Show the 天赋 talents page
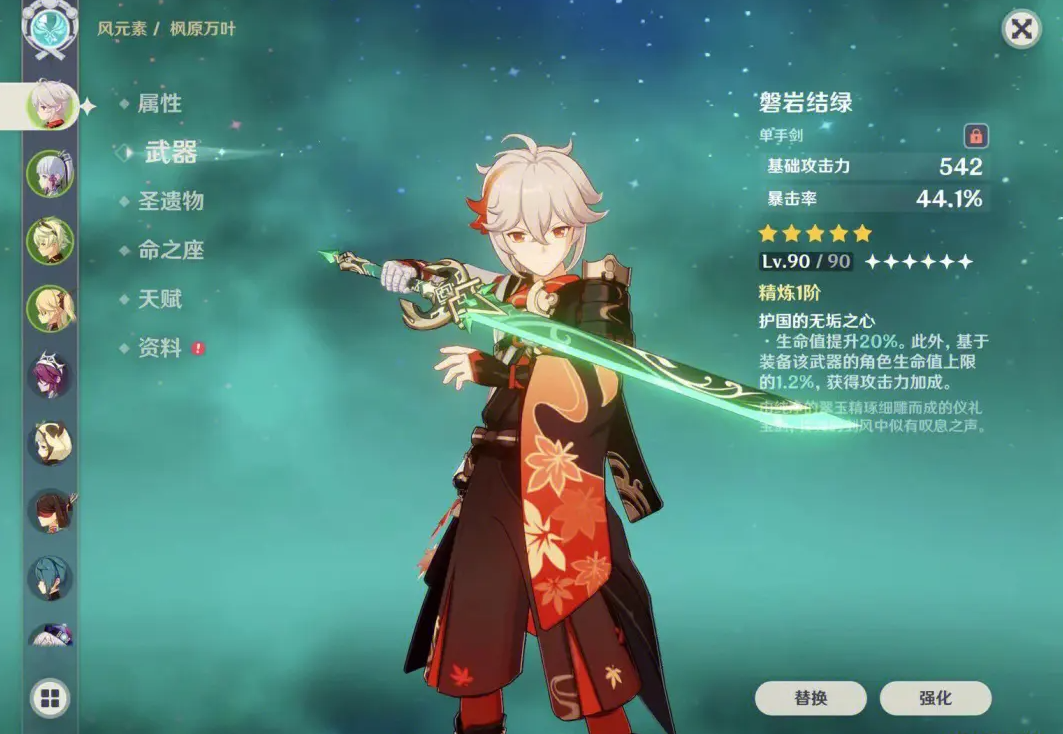1063x734 pixels. [159, 299]
